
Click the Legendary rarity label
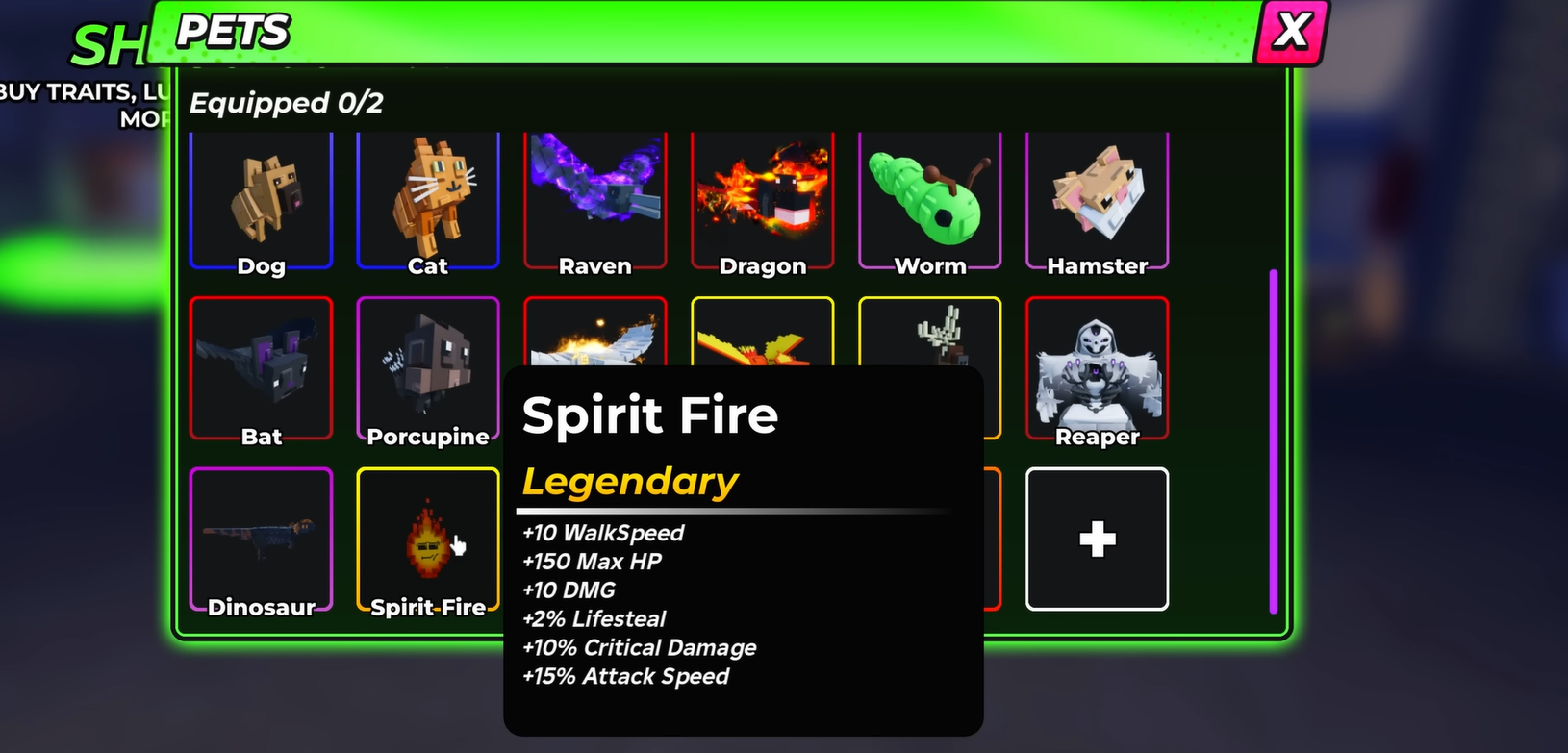pyautogui.click(x=629, y=481)
